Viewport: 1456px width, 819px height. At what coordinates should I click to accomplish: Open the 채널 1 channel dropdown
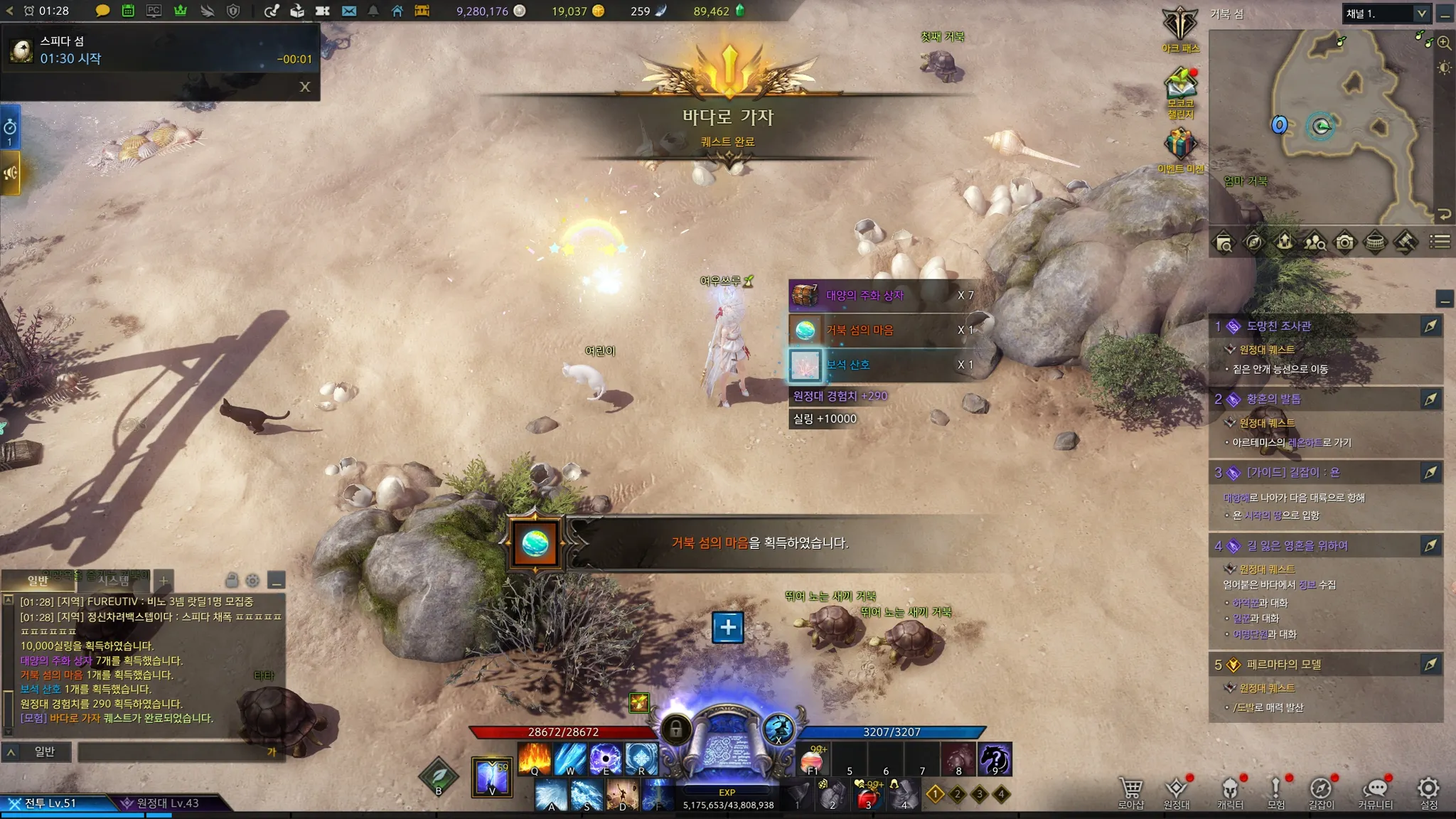coord(1420,14)
